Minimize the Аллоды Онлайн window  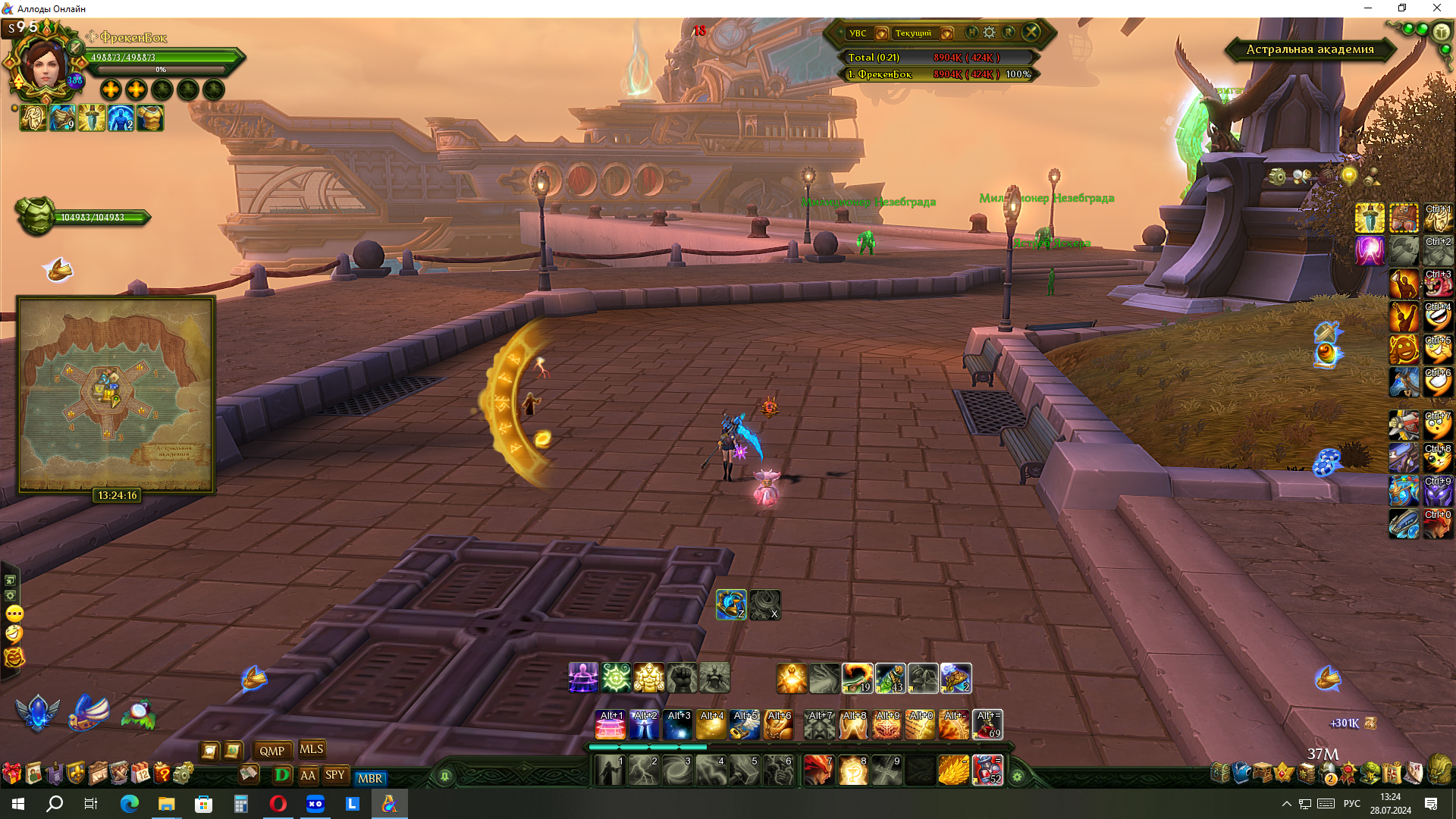pos(1368,8)
